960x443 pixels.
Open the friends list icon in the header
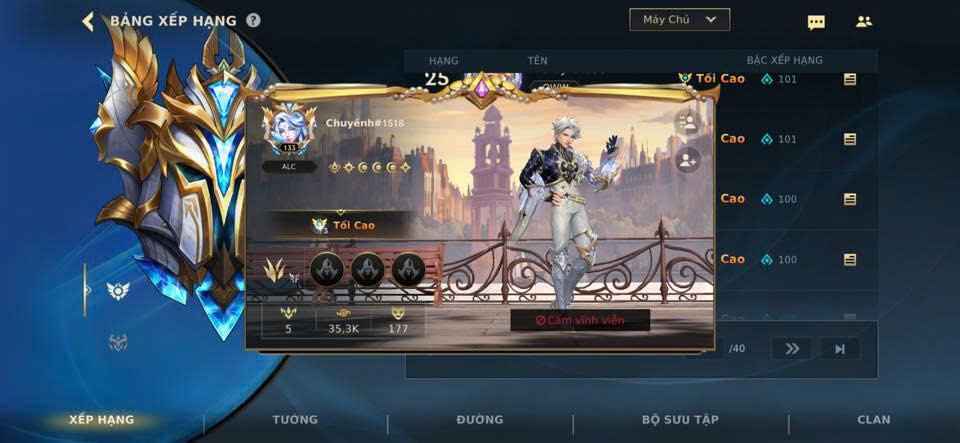click(x=864, y=21)
